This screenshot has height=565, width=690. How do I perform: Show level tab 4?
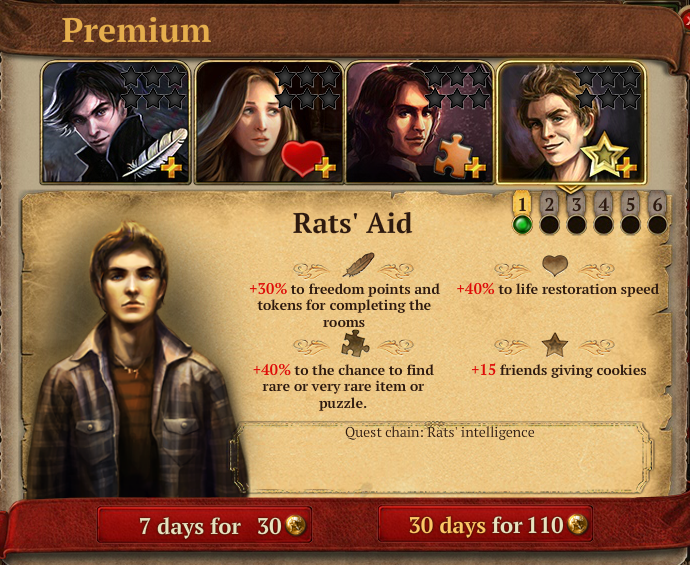(603, 206)
